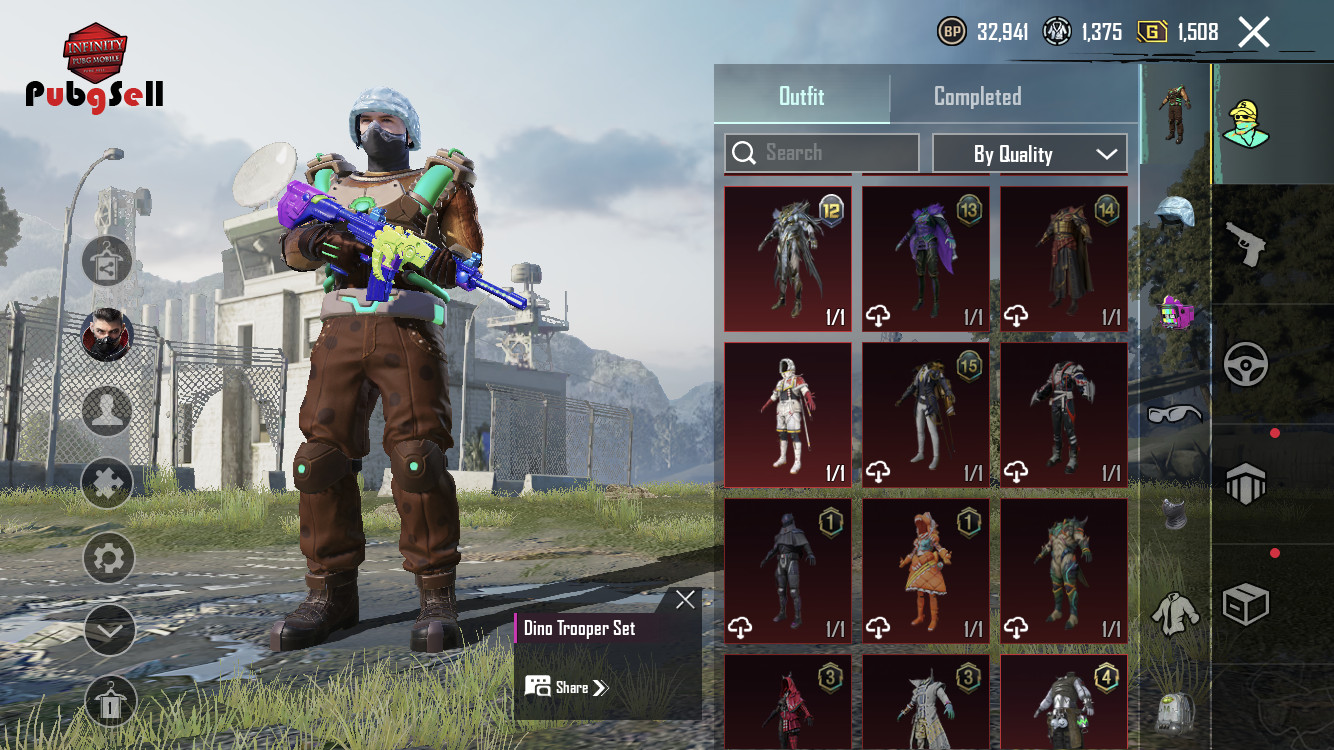Open the wardrobe share icon
The width and height of the screenshot is (1334, 750).
(x=107, y=262)
